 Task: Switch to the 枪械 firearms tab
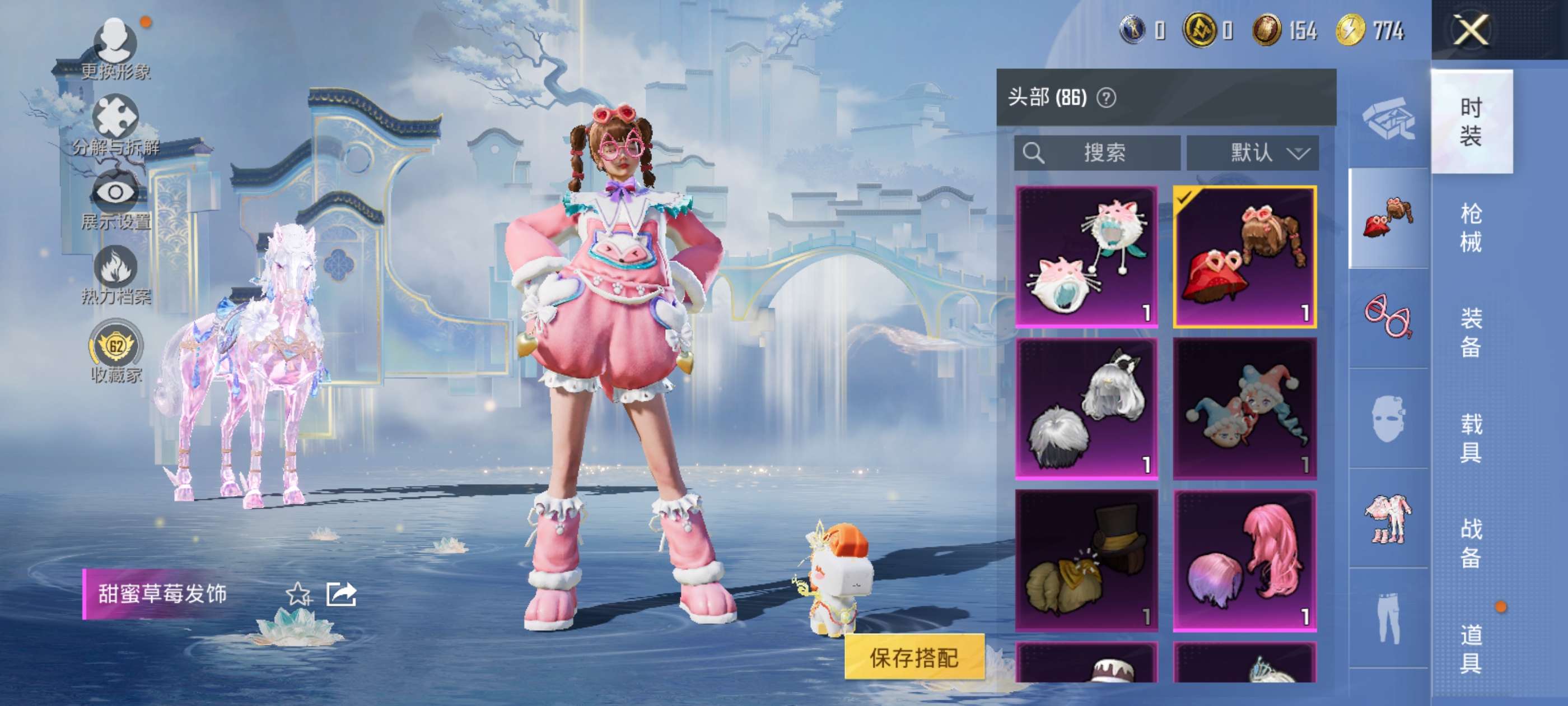(x=1471, y=227)
